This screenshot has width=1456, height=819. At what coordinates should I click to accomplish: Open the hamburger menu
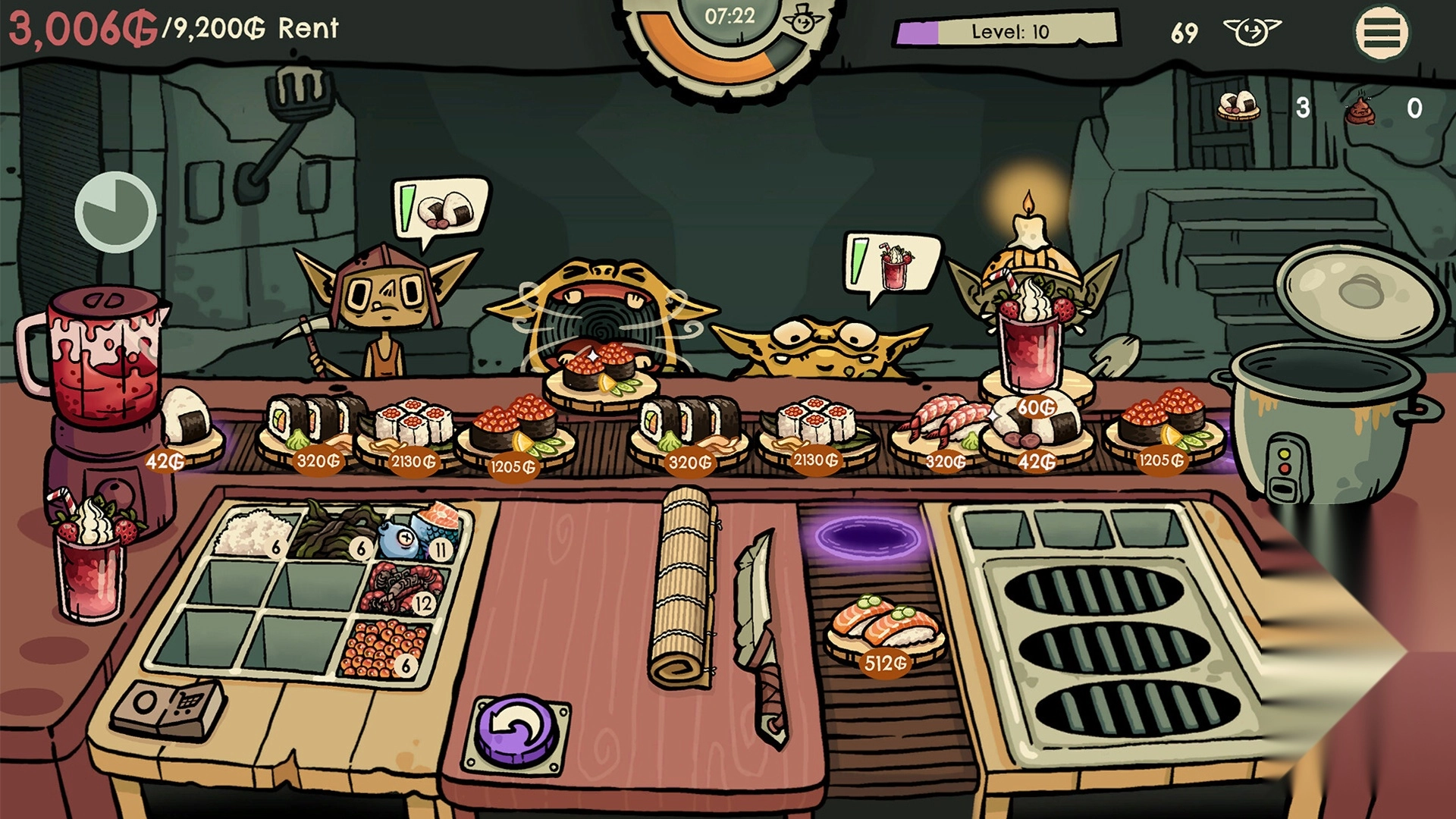point(1382,33)
